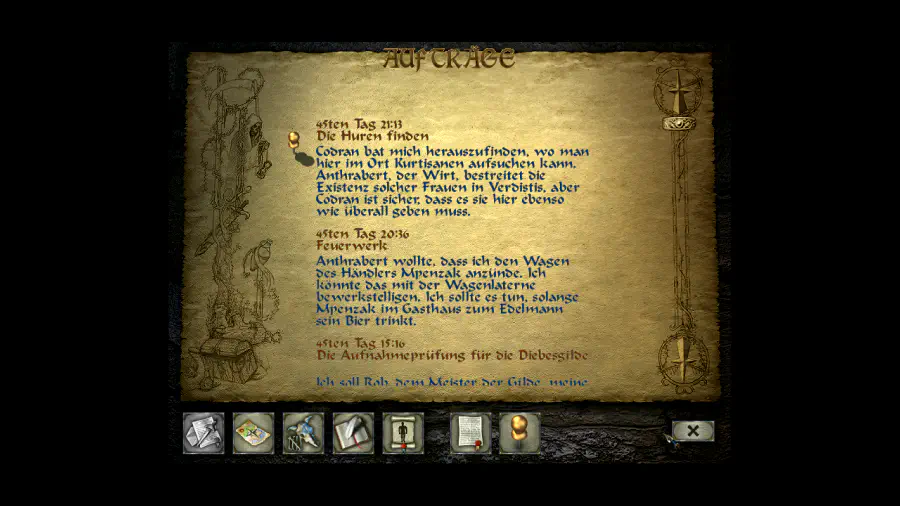The width and height of the screenshot is (900, 506).
Task: Open the diary book with quill icon
Action: (x=353, y=433)
